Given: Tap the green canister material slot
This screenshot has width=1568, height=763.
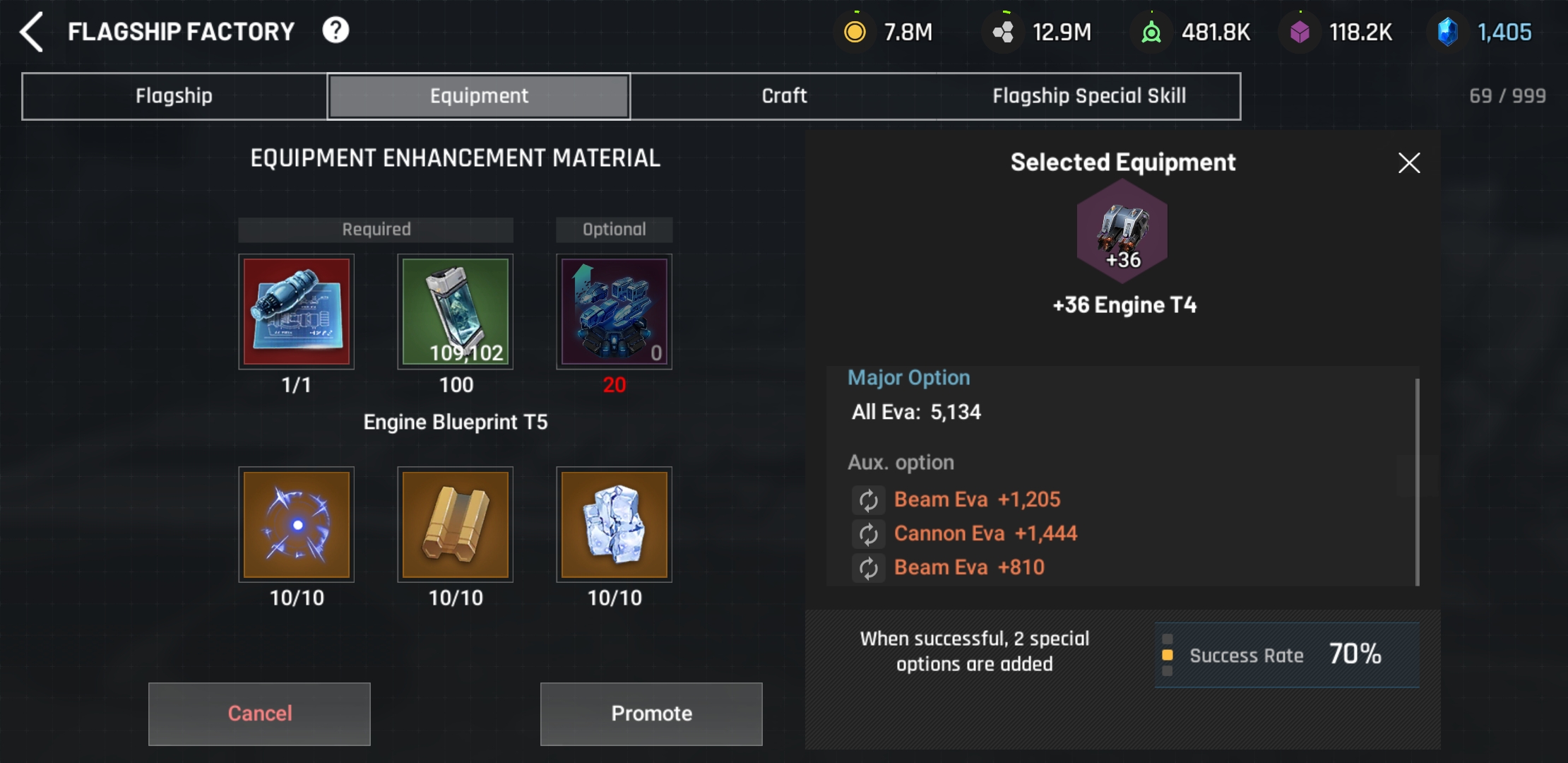Looking at the screenshot, I should coord(456,312).
